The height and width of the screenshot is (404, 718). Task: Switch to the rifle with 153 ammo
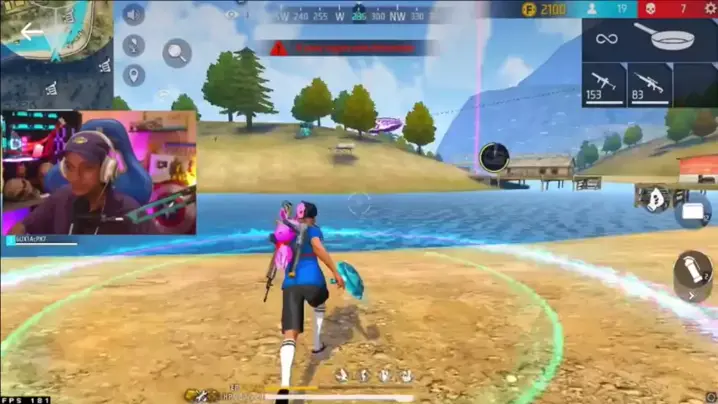coord(604,85)
